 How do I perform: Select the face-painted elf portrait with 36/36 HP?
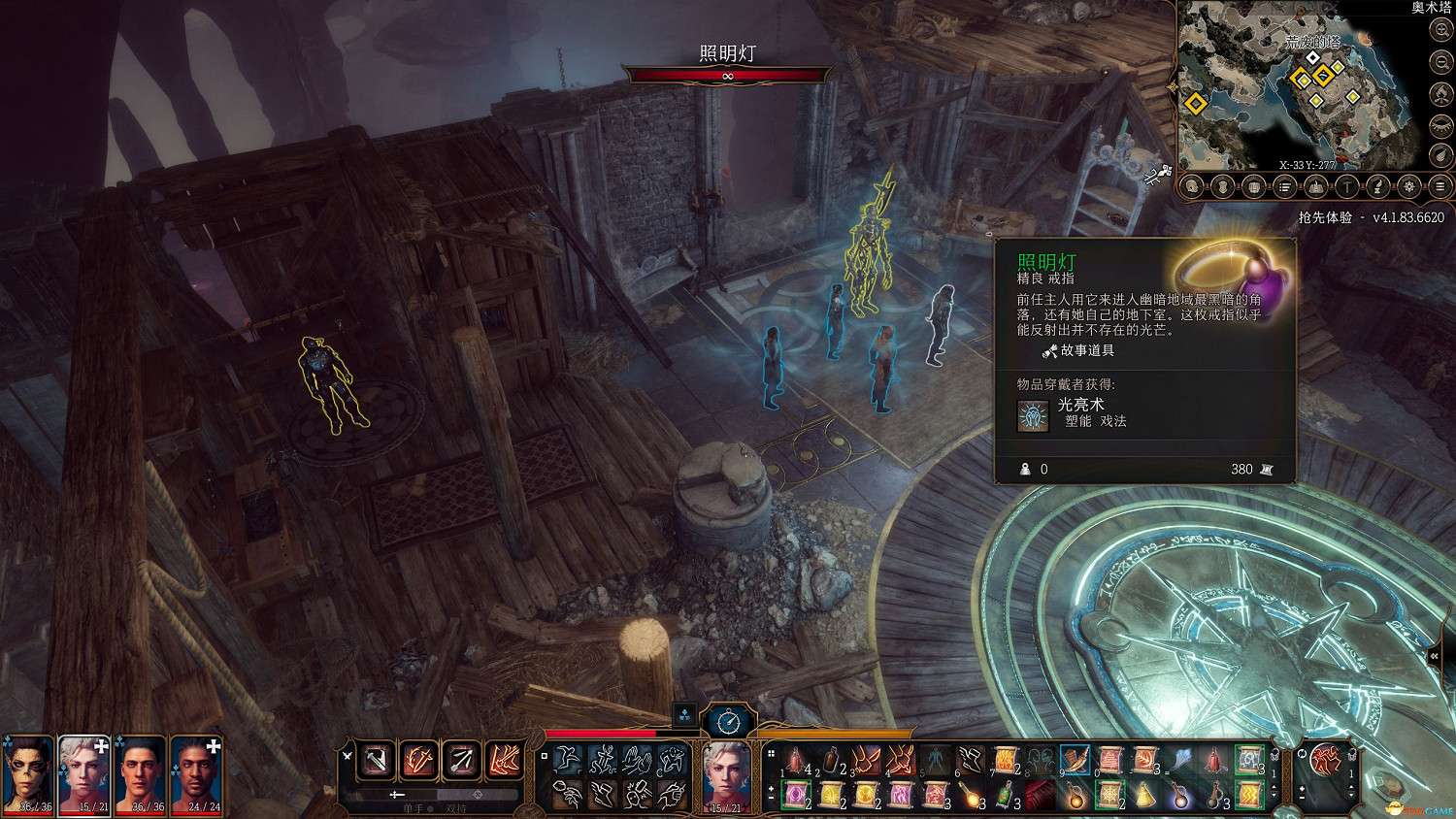[x=28, y=773]
